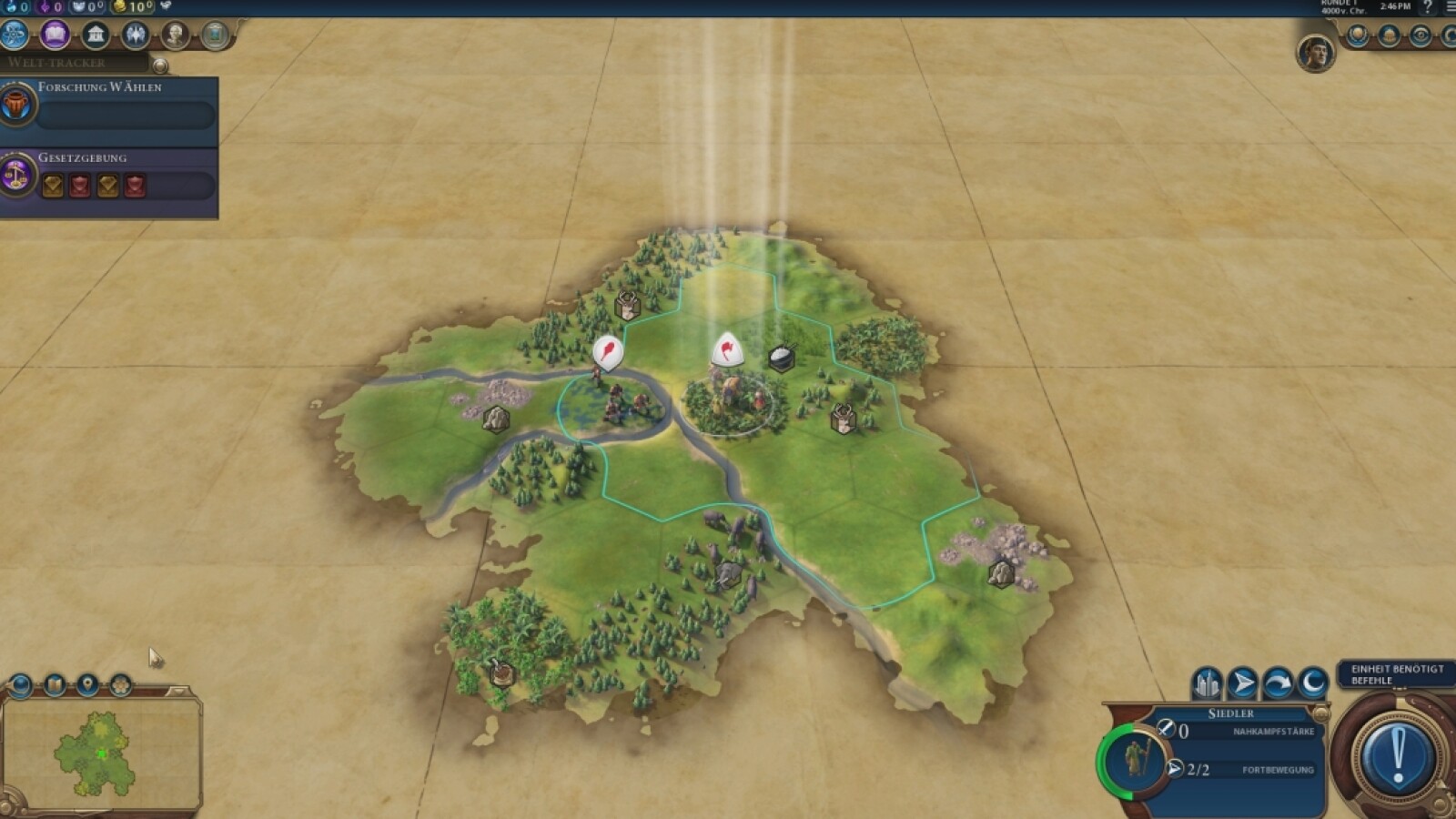The width and height of the screenshot is (1456, 819).
Task: Open the great people bust icon
Action: 176,35
